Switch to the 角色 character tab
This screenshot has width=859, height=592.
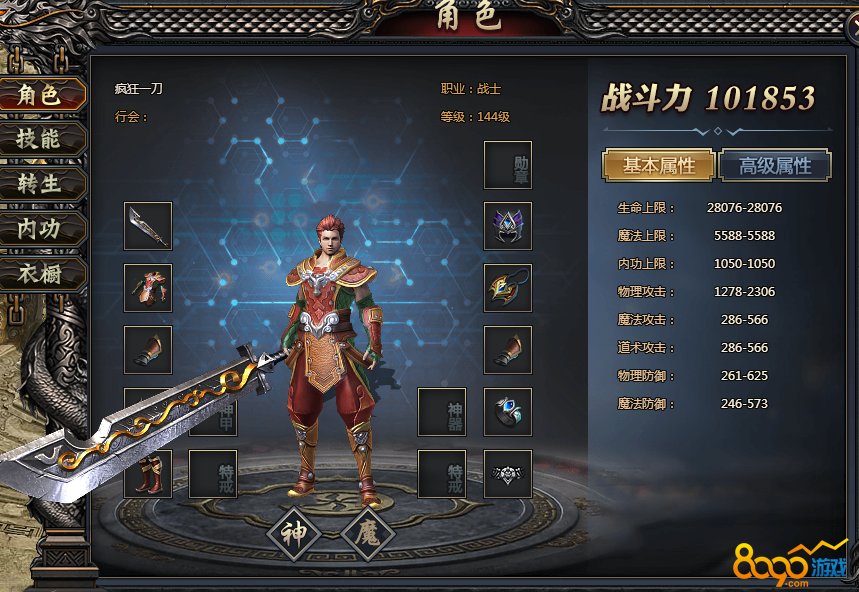(40, 95)
